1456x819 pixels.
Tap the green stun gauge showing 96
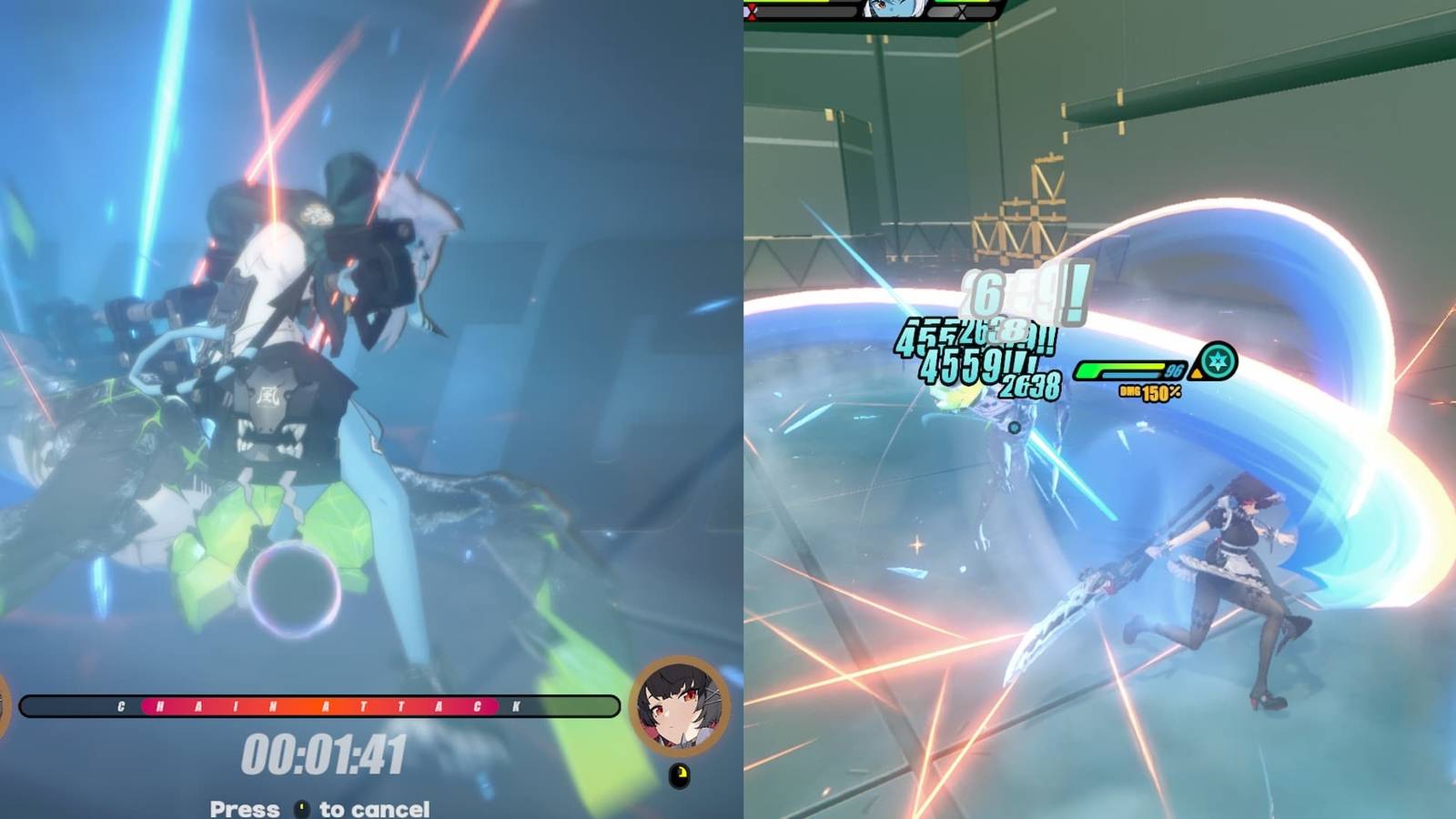point(1119,369)
